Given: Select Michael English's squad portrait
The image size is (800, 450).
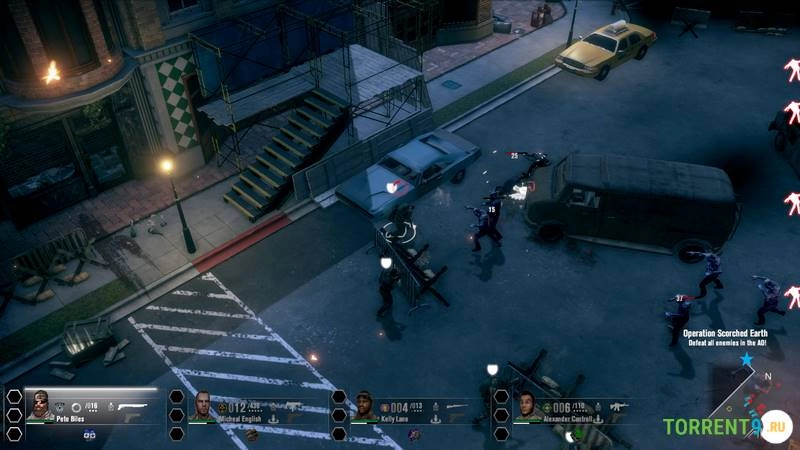Looking at the screenshot, I should pyautogui.click(x=203, y=406).
